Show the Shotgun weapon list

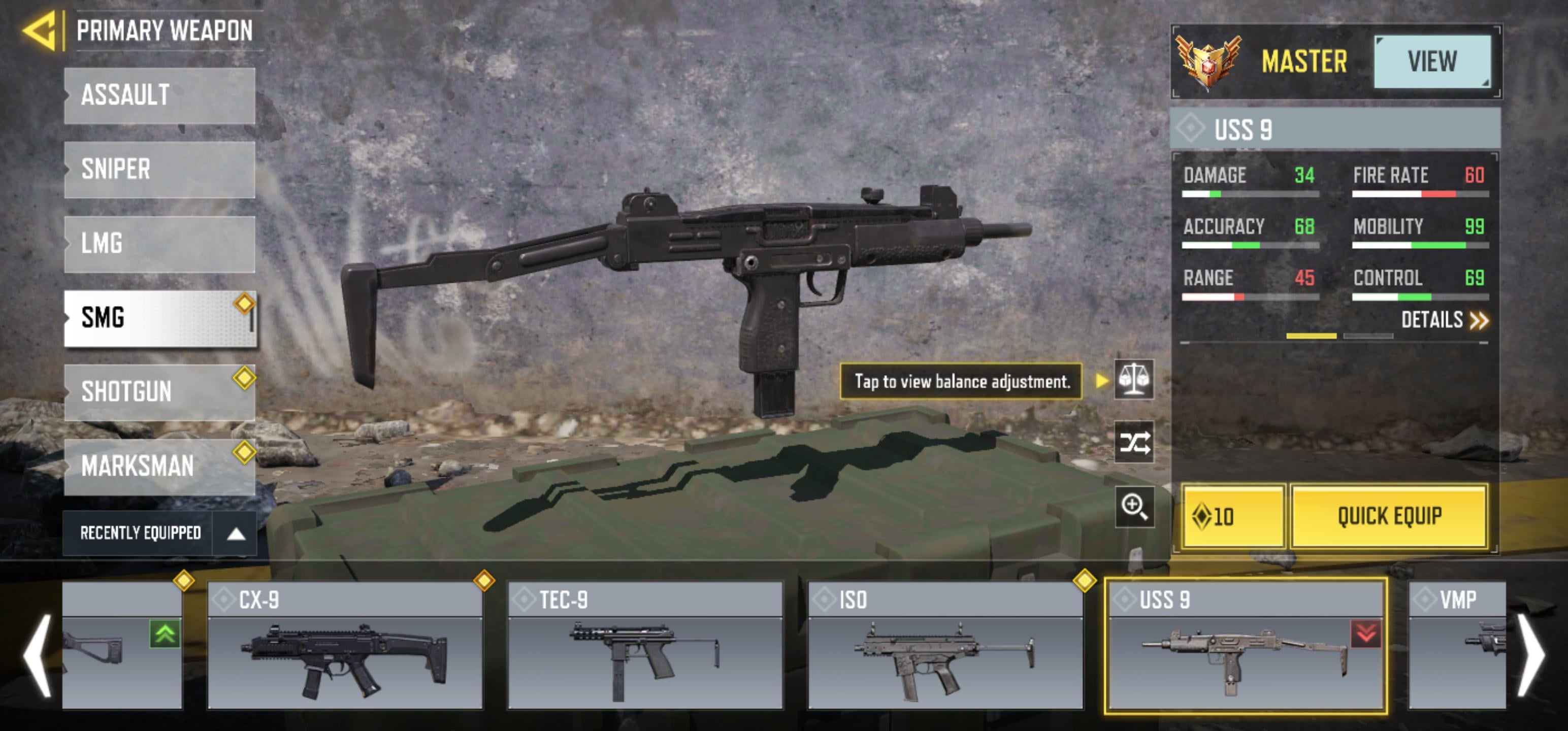pyautogui.click(x=159, y=392)
